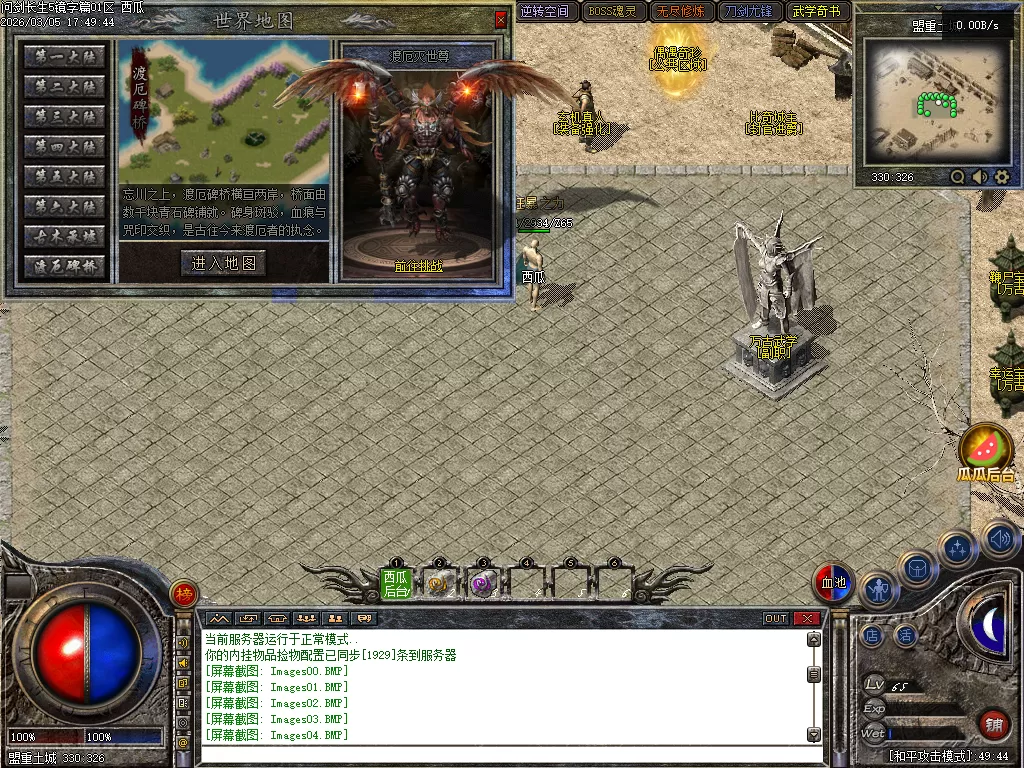Select the 渡厄碑桥 map entry
This screenshot has width=1024, height=768.
pos(65,267)
